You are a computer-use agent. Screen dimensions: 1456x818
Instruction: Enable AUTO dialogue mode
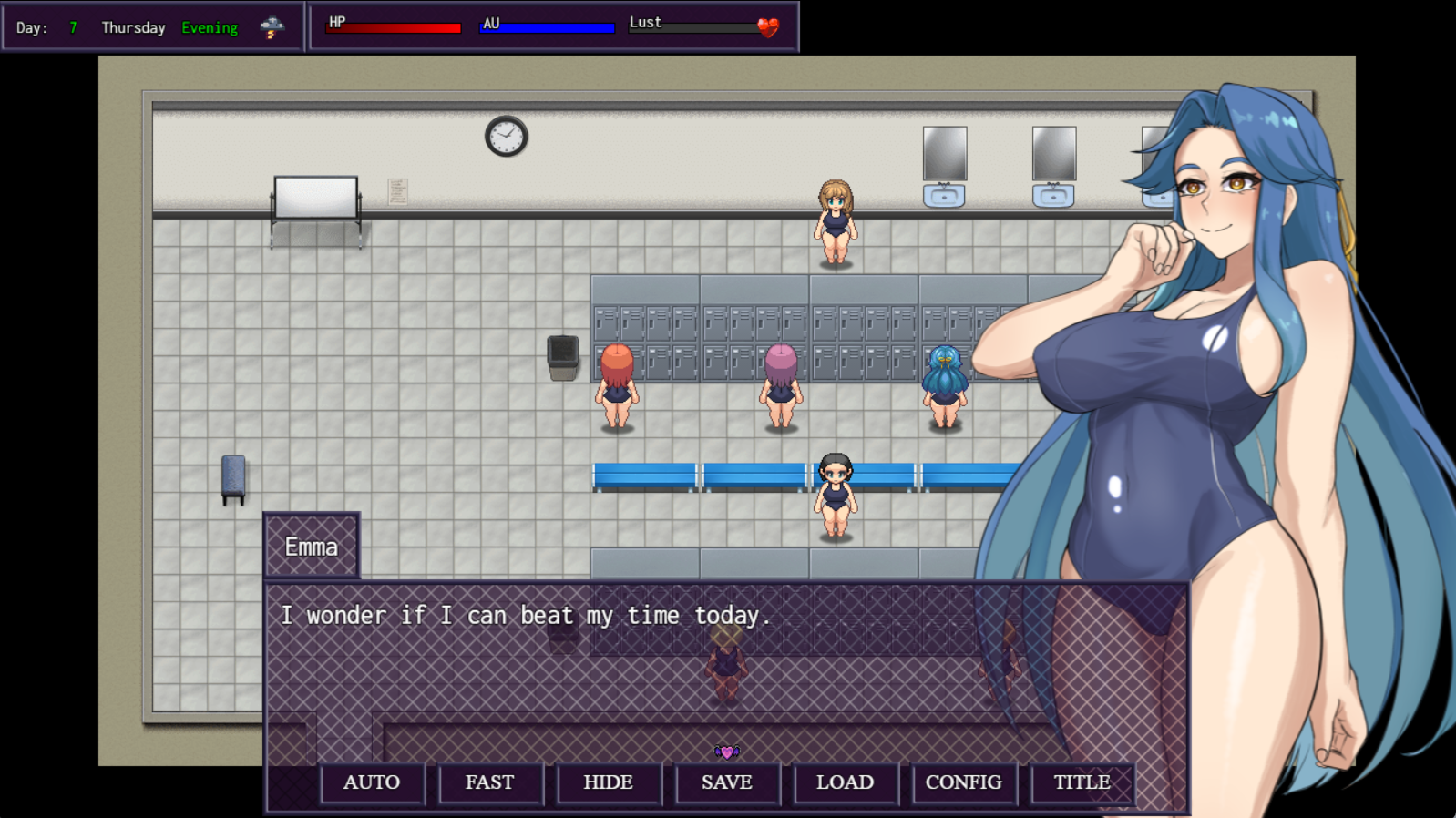371,782
